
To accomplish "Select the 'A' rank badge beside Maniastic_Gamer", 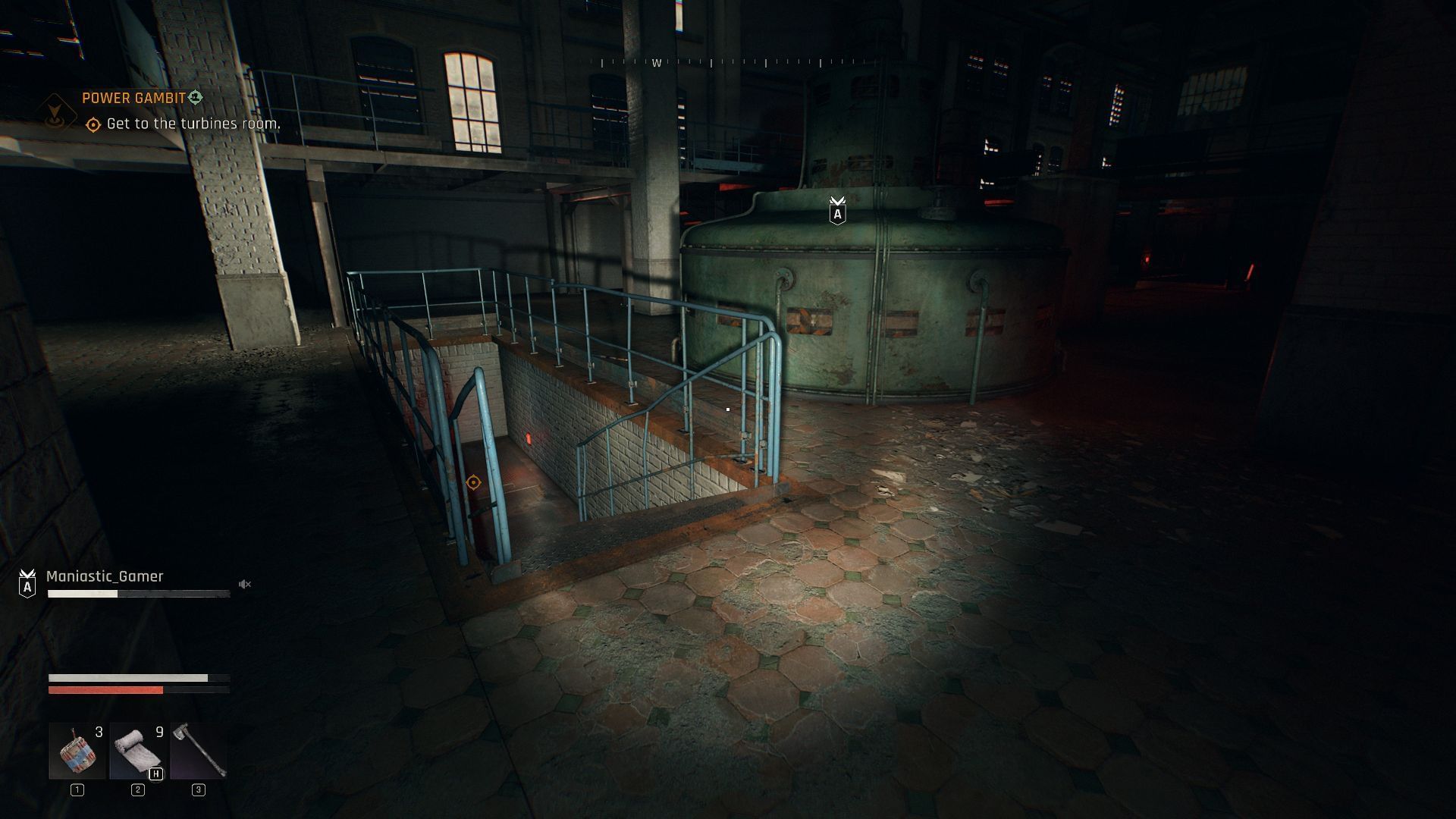I will 29,587.
